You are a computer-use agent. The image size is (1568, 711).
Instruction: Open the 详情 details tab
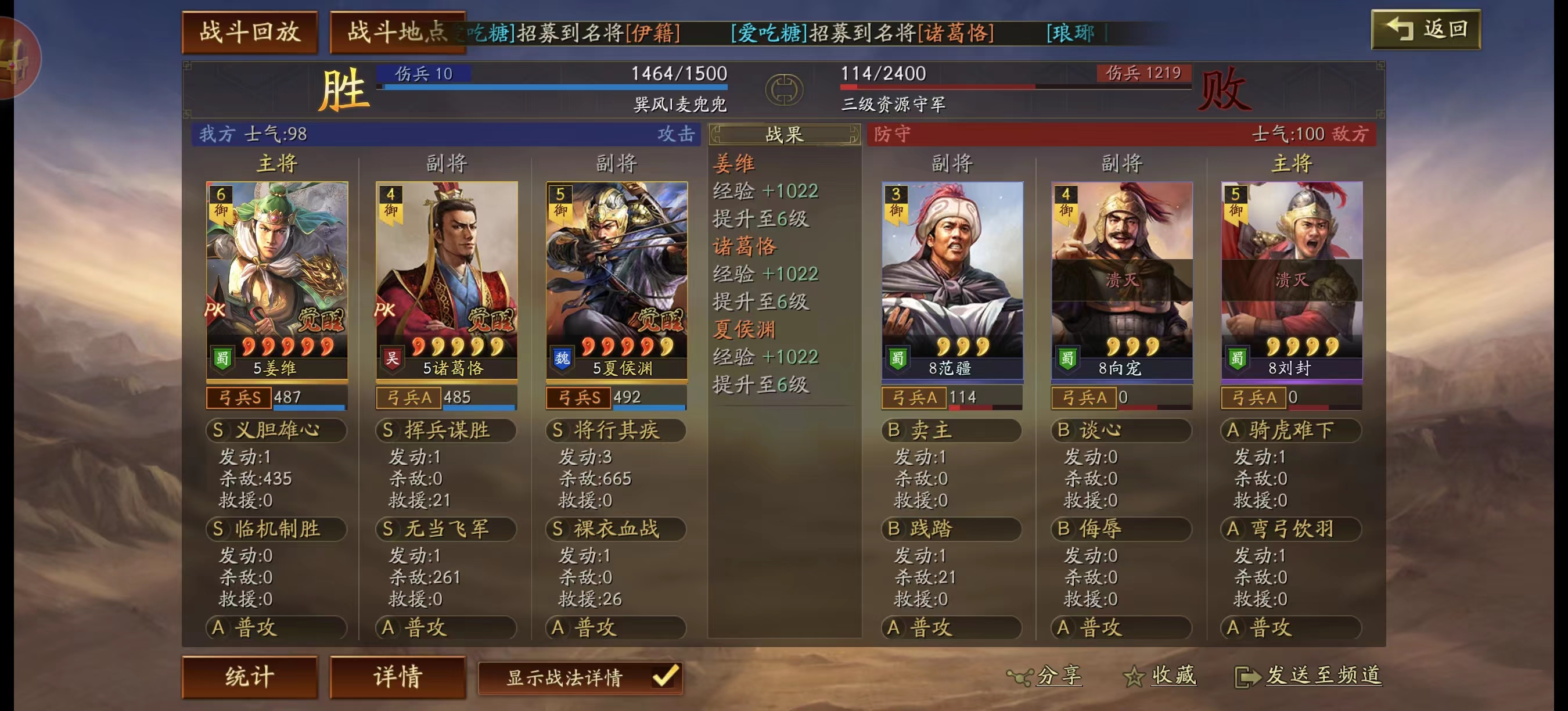[x=397, y=676]
